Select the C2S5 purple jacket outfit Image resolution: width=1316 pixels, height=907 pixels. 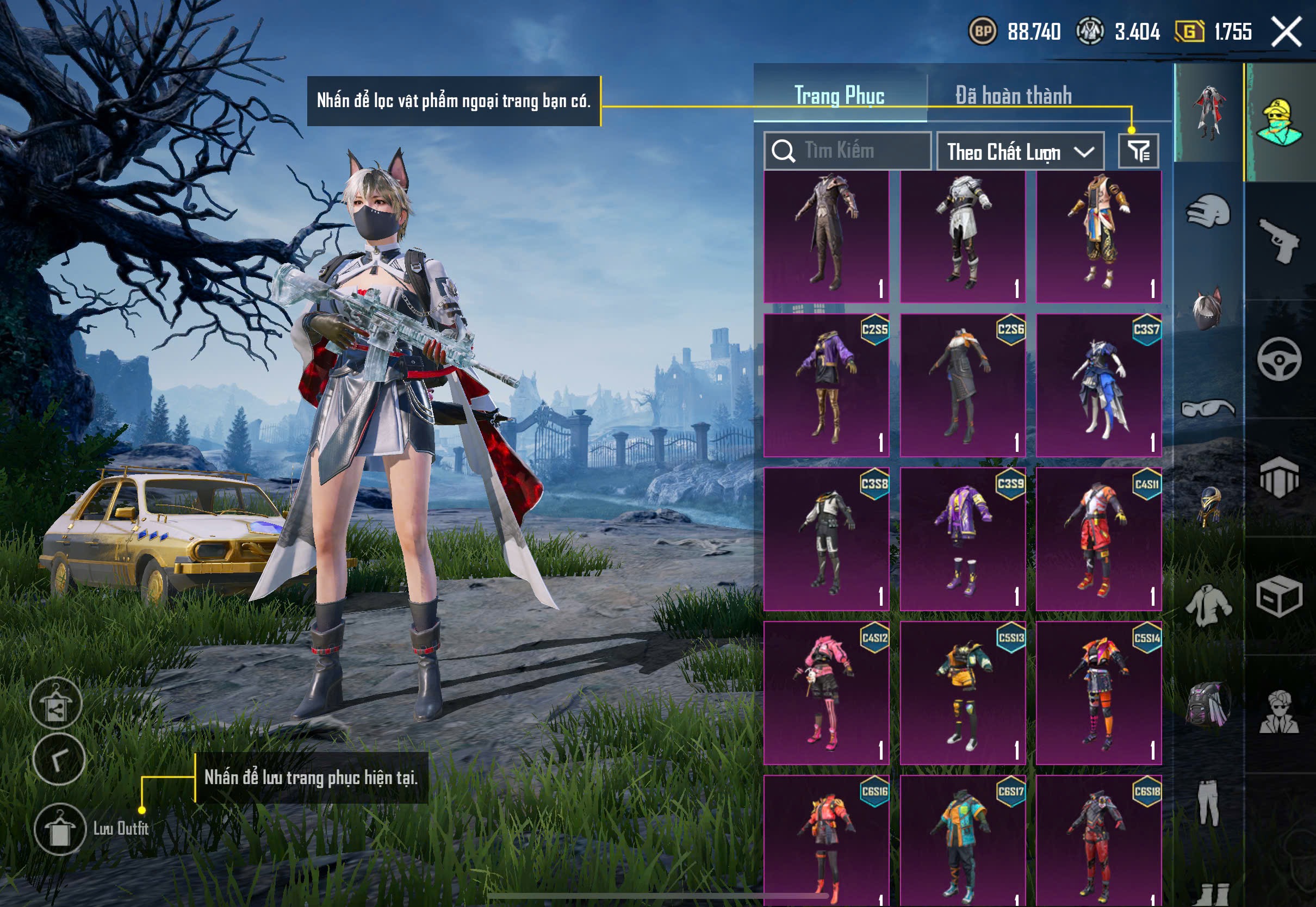pyautogui.click(x=826, y=386)
